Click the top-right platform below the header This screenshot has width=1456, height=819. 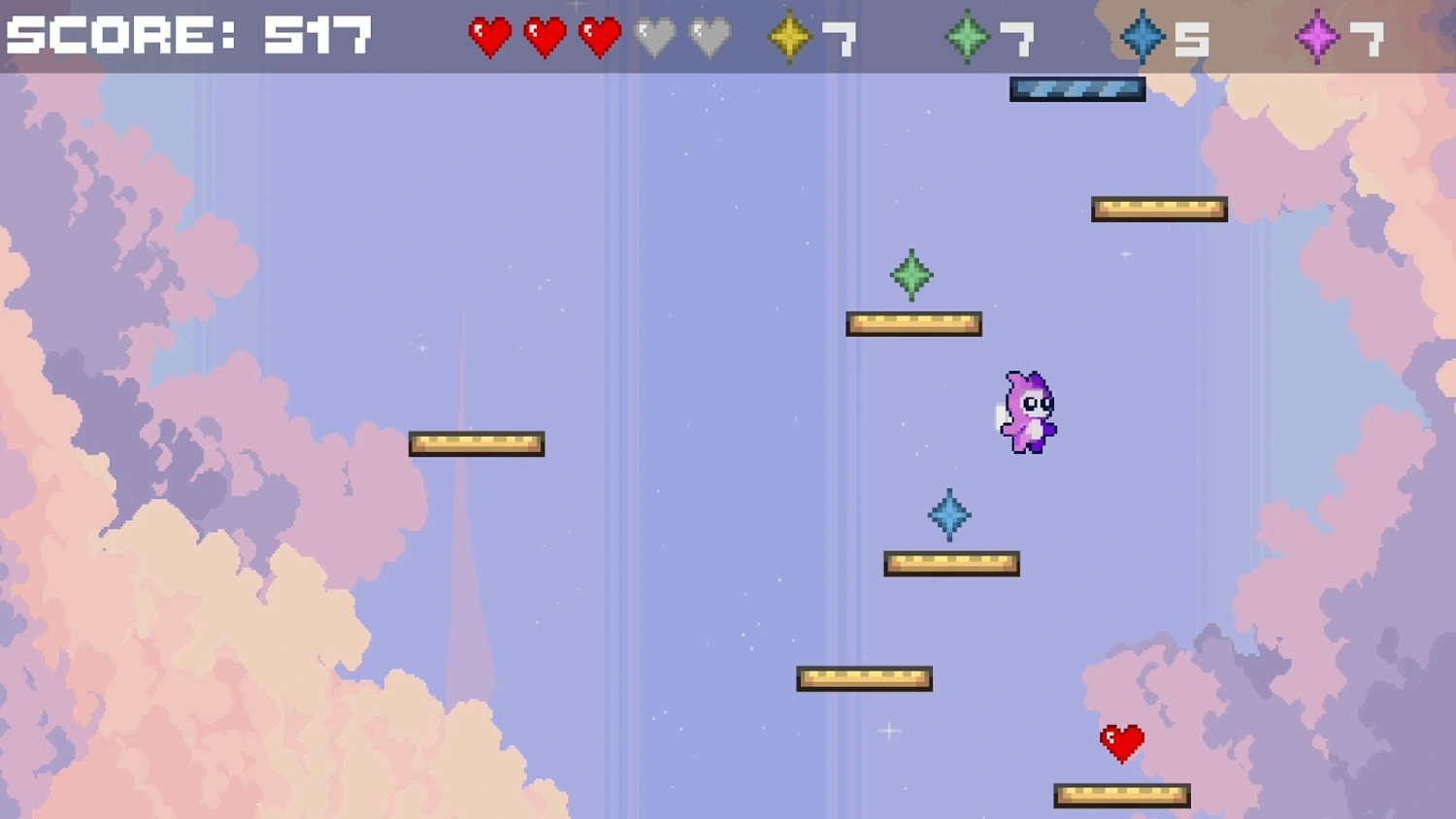pyautogui.click(x=1159, y=207)
